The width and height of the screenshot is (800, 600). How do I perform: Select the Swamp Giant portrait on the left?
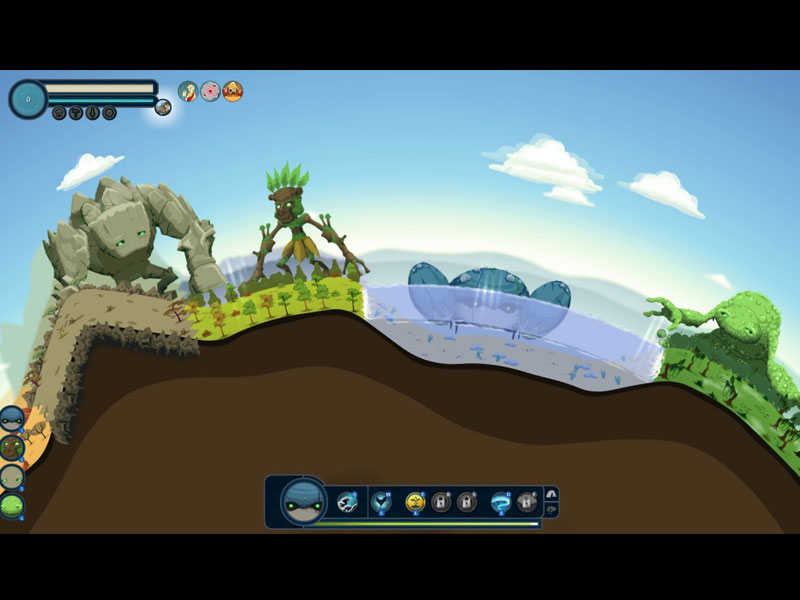tap(12, 506)
